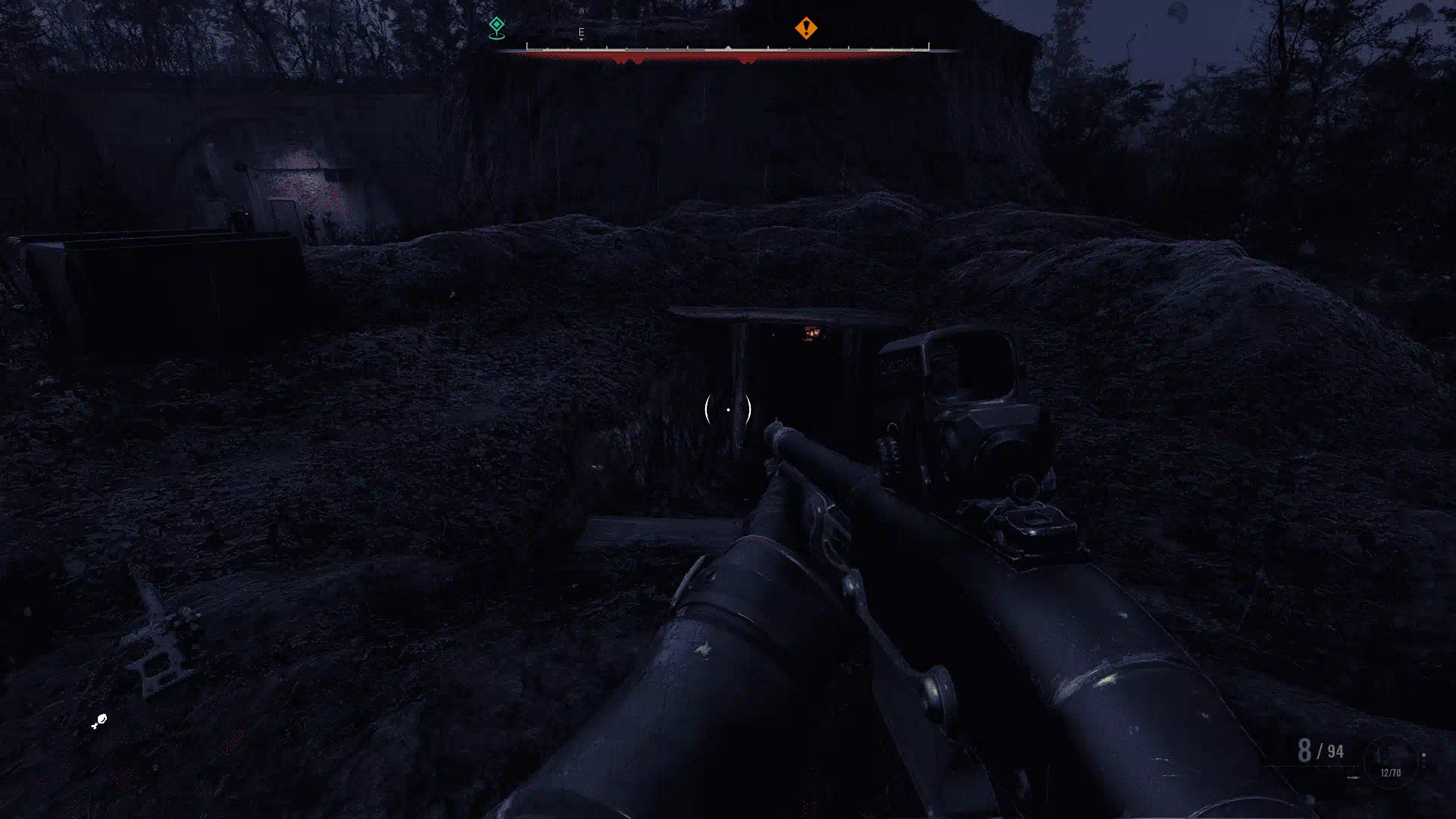Viewport: 1456px width, 819px height.
Task: Select the orange exclamation objective marker
Action: coord(805,28)
